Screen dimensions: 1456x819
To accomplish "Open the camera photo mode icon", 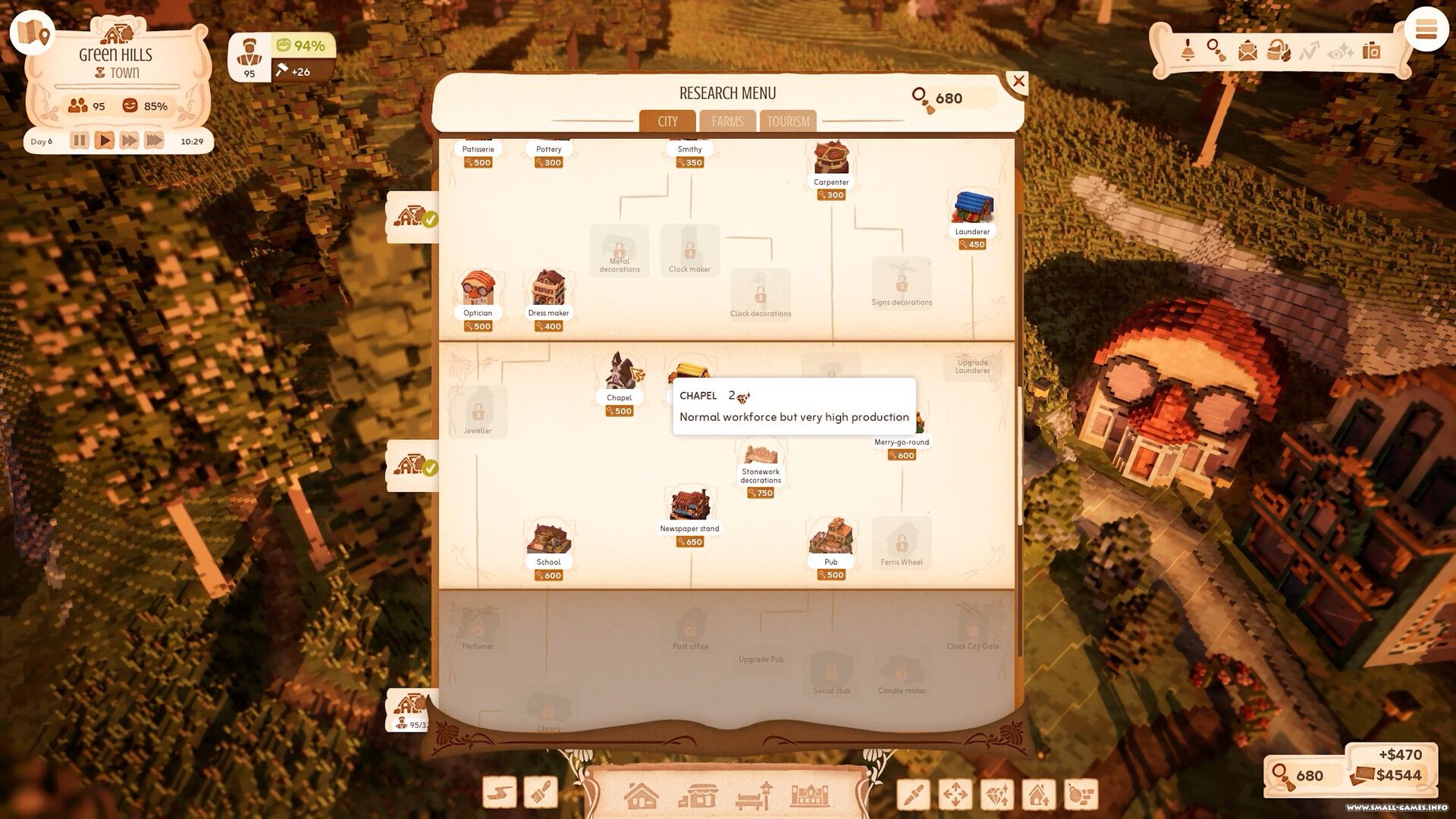I will 1371,51.
